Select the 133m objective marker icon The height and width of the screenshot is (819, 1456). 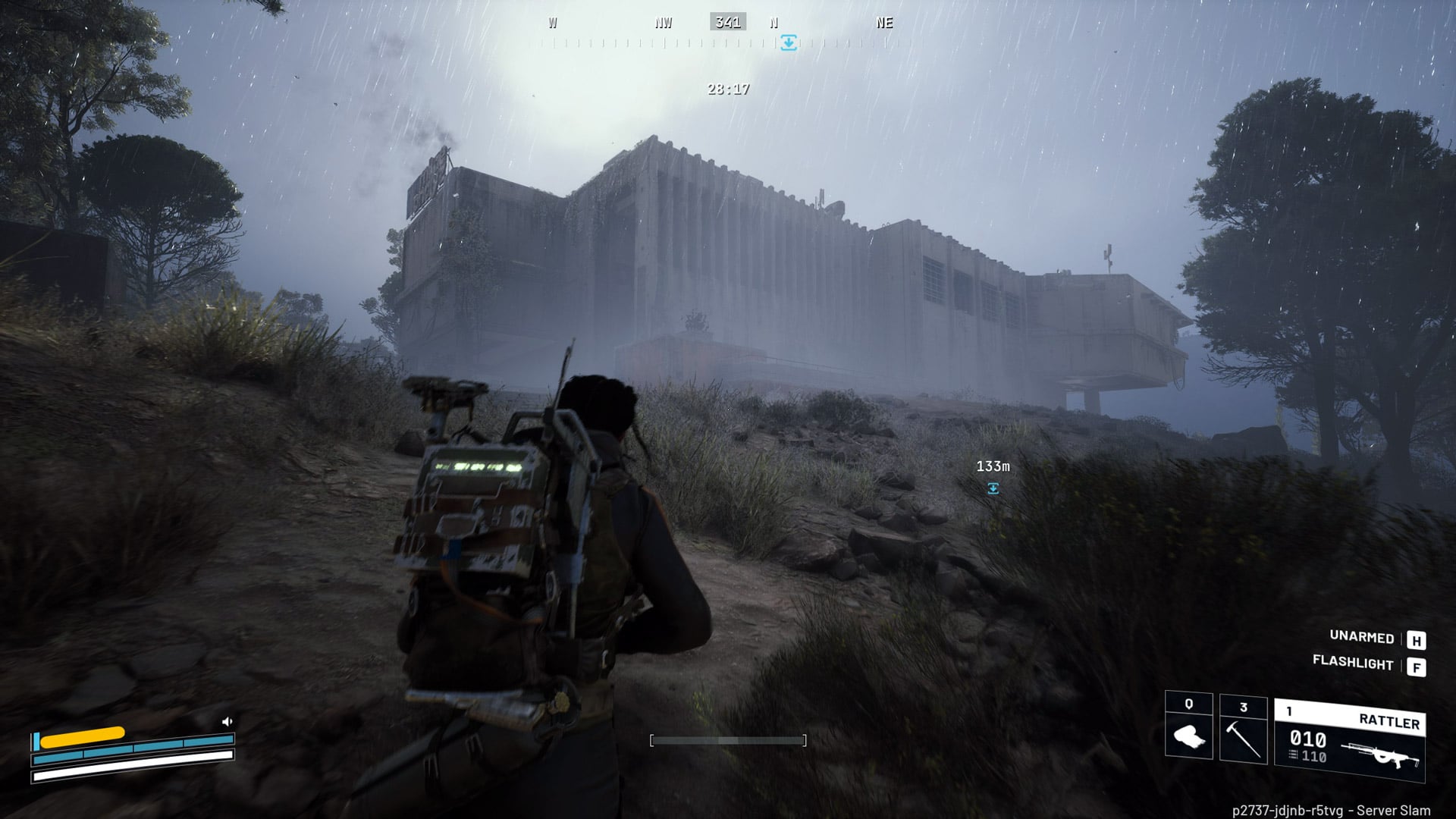(x=993, y=489)
